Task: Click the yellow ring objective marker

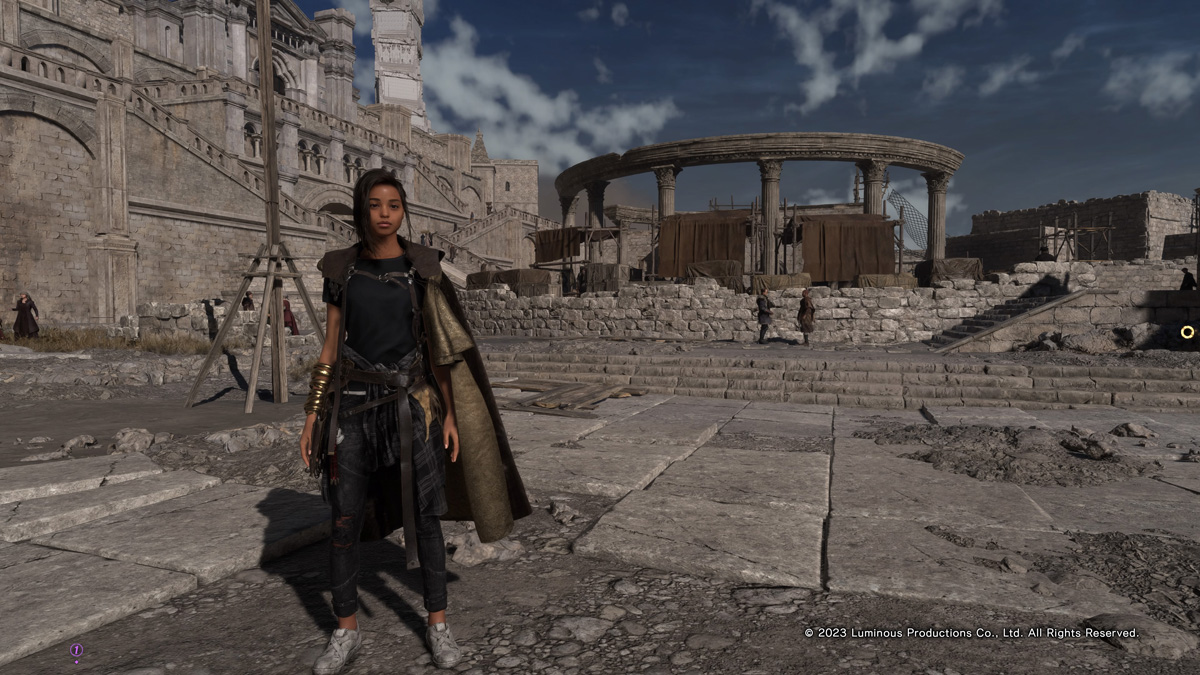Action: point(1187,332)
